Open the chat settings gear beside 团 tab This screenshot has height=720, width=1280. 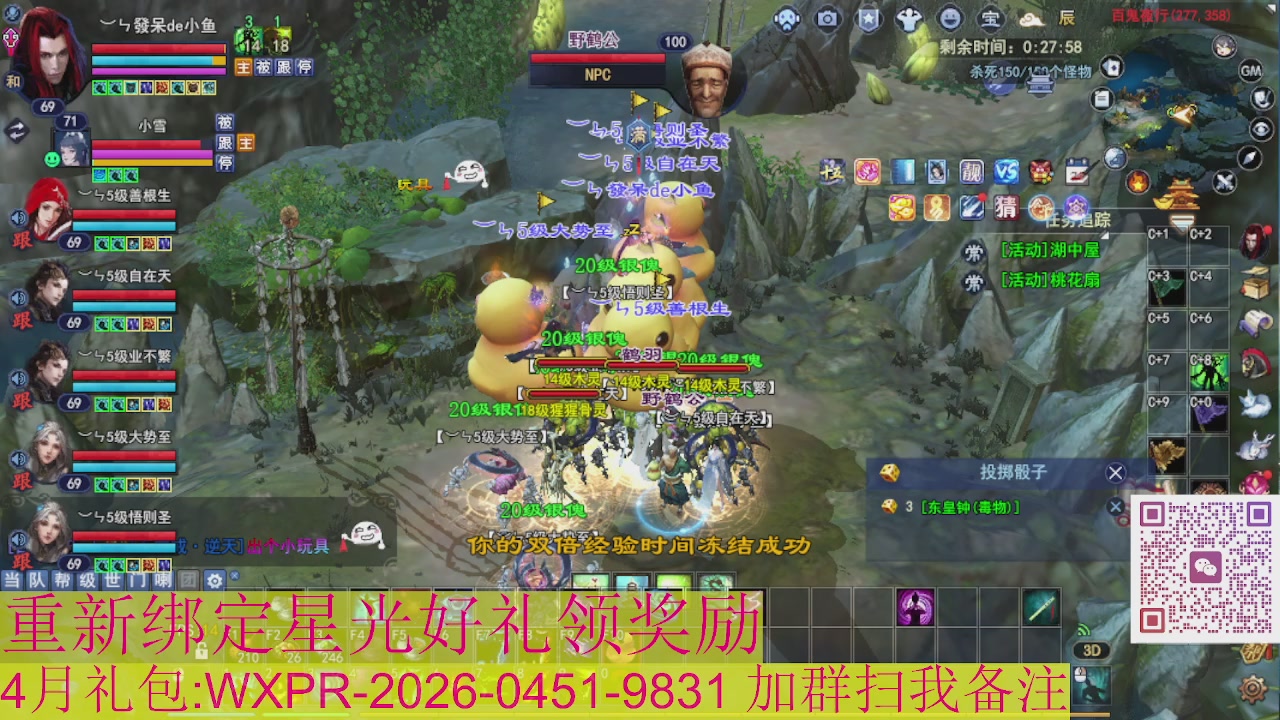coord(213,580)
